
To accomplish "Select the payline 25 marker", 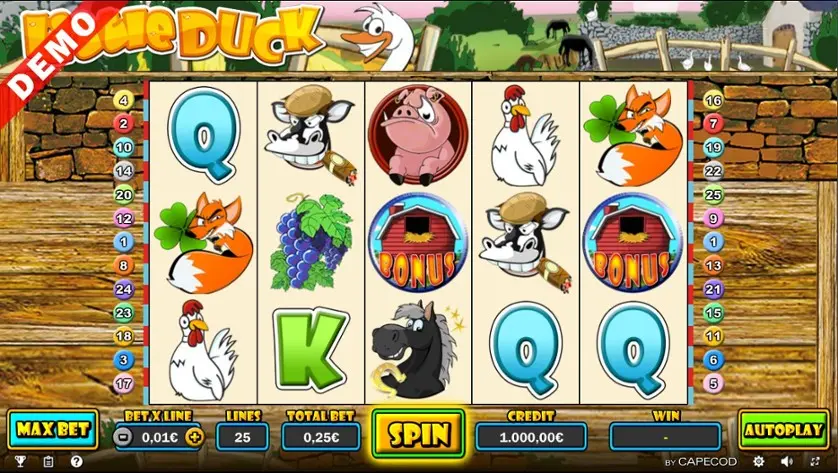I will click(x=713, y=195).
